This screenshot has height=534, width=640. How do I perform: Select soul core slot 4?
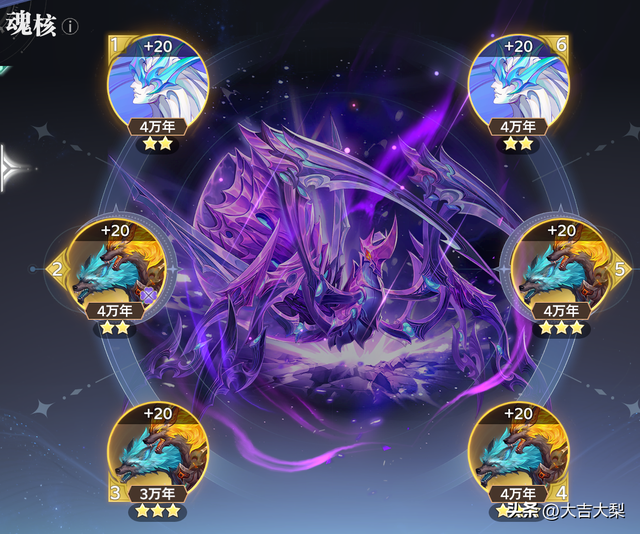[518, 450]
